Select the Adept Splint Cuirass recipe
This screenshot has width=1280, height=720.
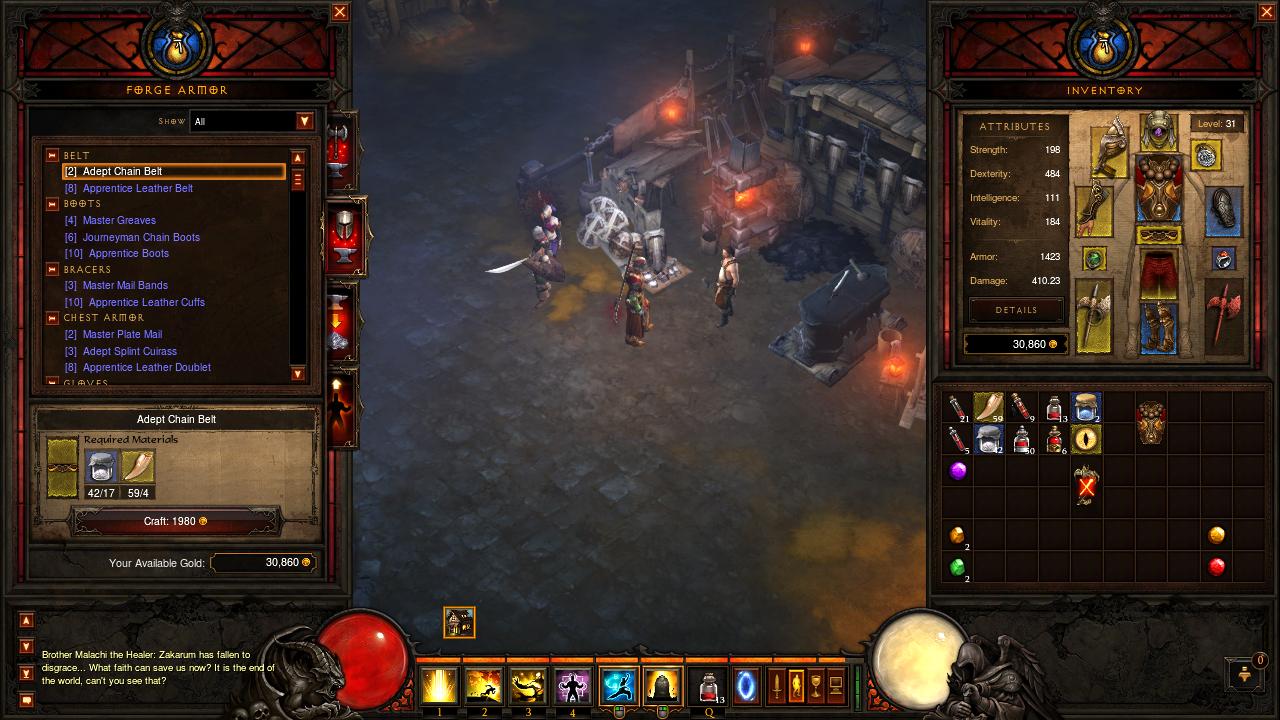129,351
